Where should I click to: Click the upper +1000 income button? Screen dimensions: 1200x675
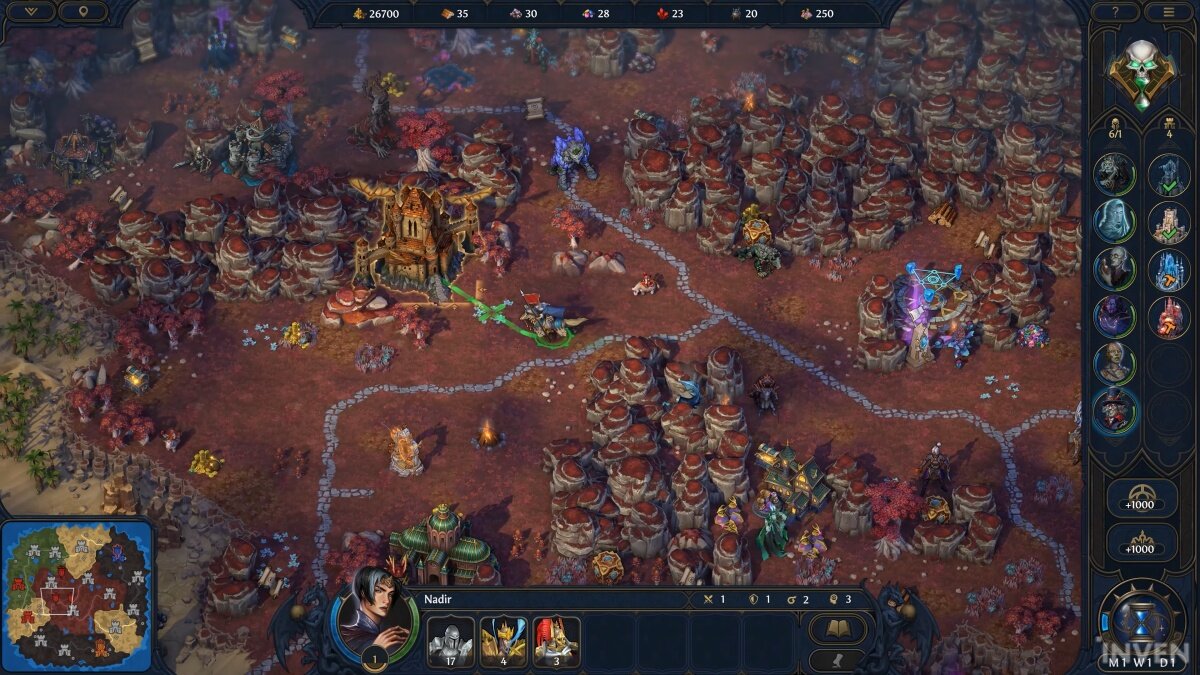click(1140, 503)
